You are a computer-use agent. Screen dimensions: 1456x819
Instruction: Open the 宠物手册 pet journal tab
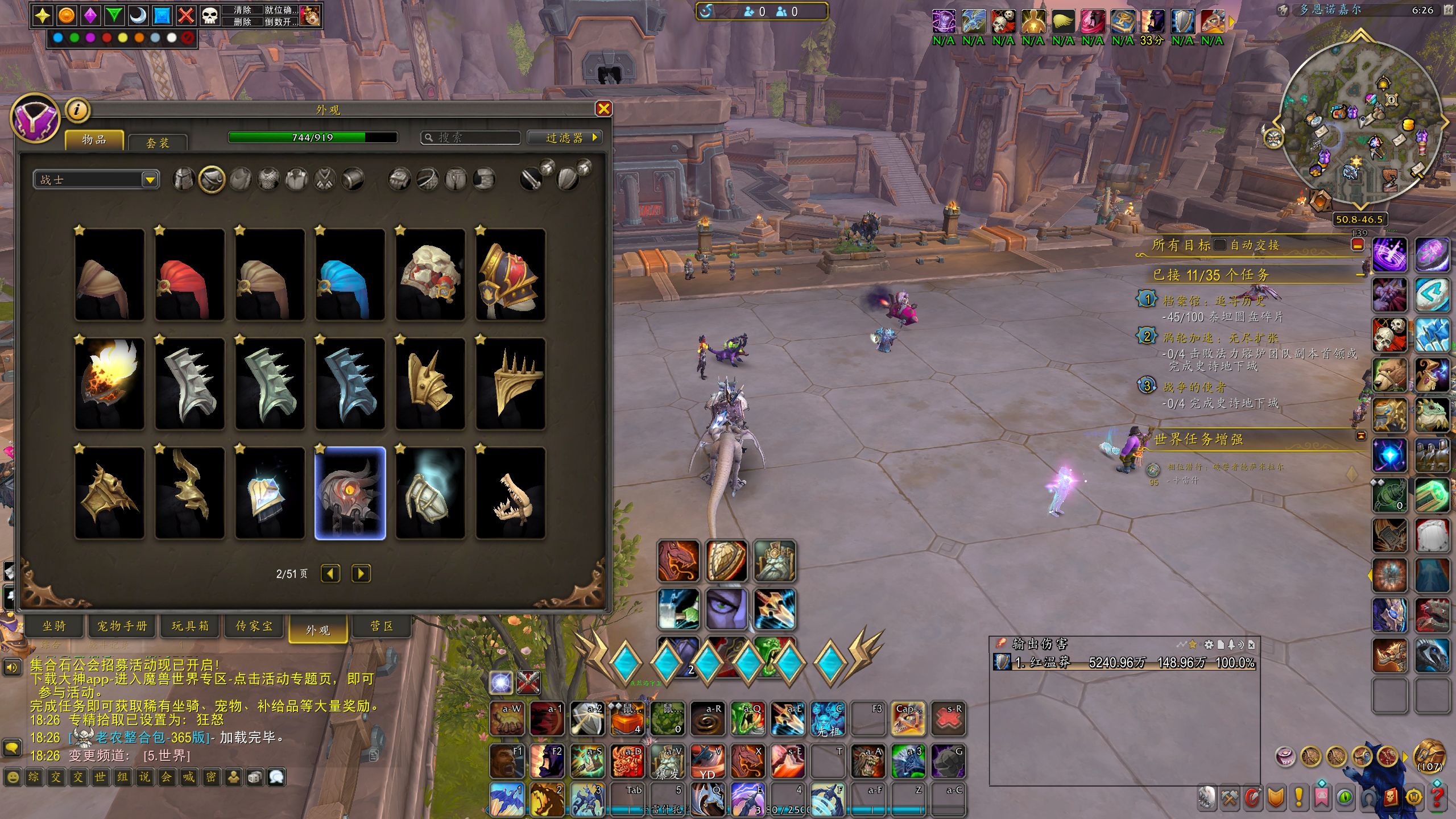[x=122, y=626]
